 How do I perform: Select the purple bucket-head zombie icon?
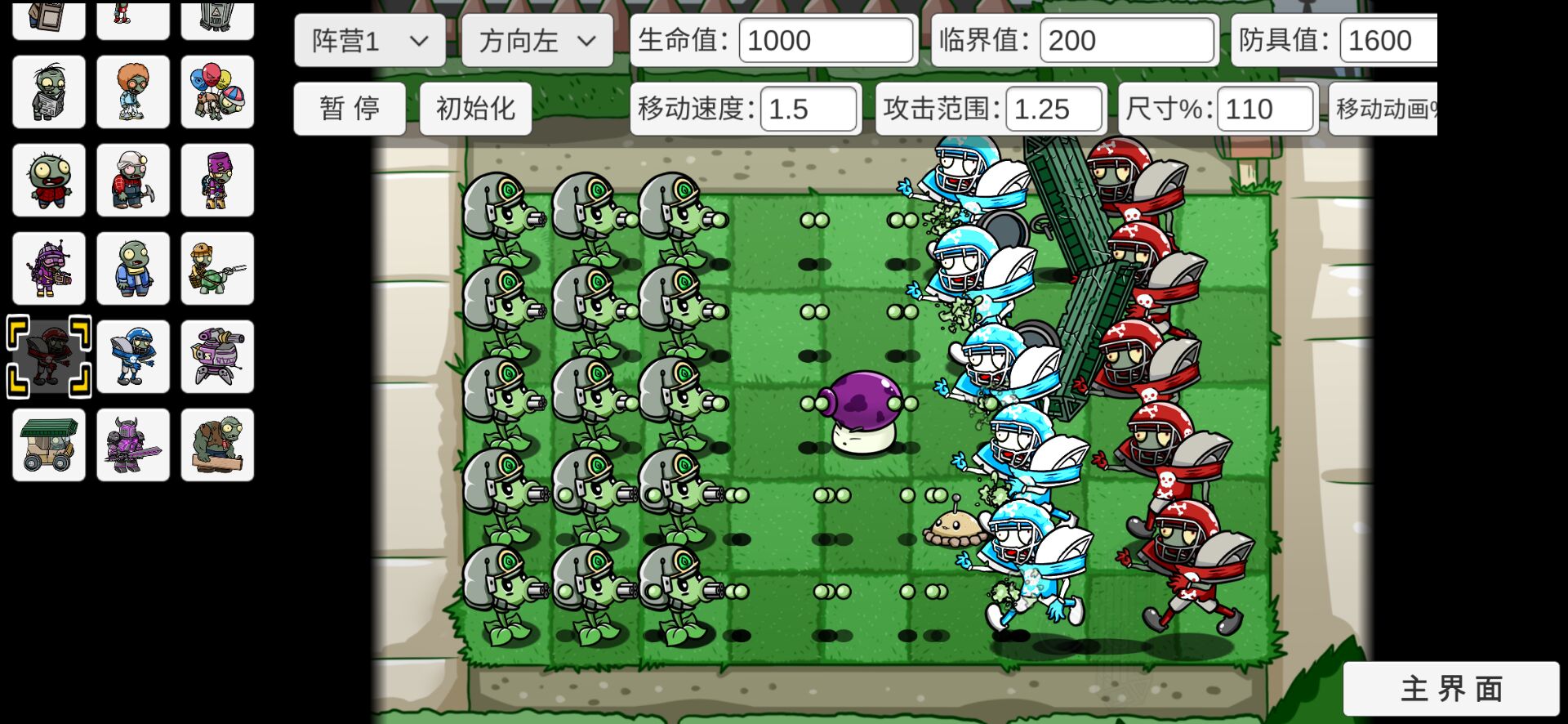(x=217, y=179)
